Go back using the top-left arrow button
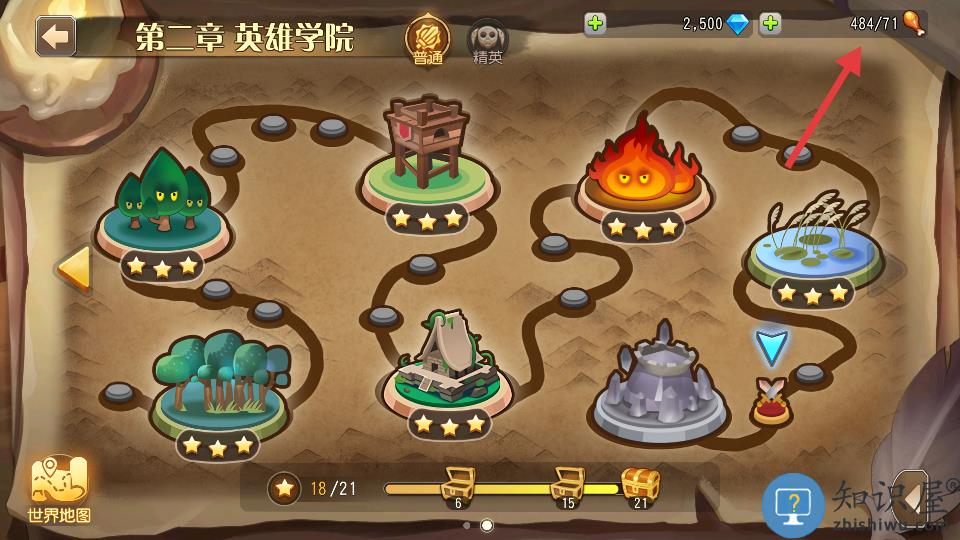 point(56,37)
